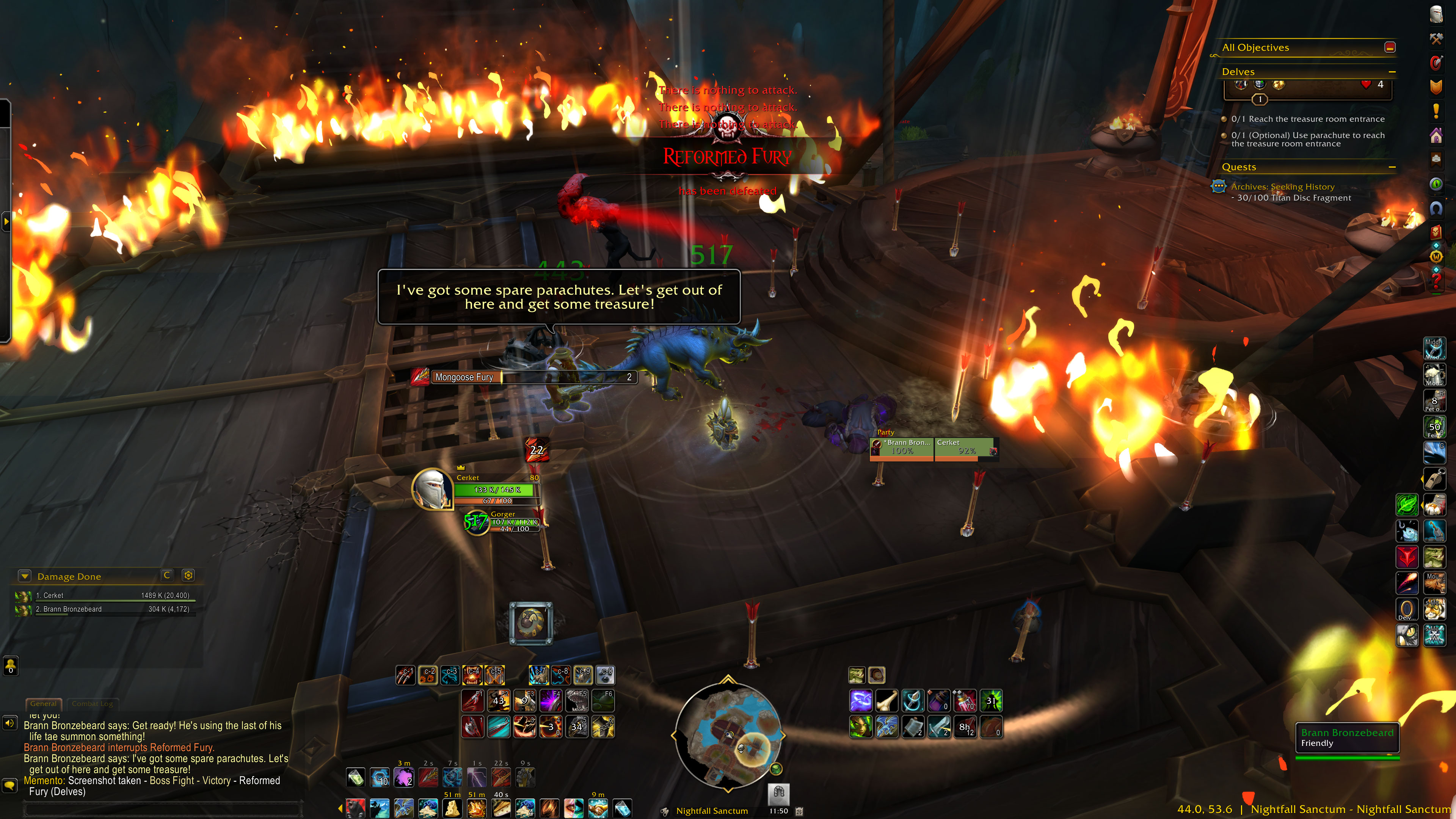Image resolution: width=1456 pixels, height=819 pixels.
Task: Open the damage meter settings gear
Action: click(x=188, y=576)
